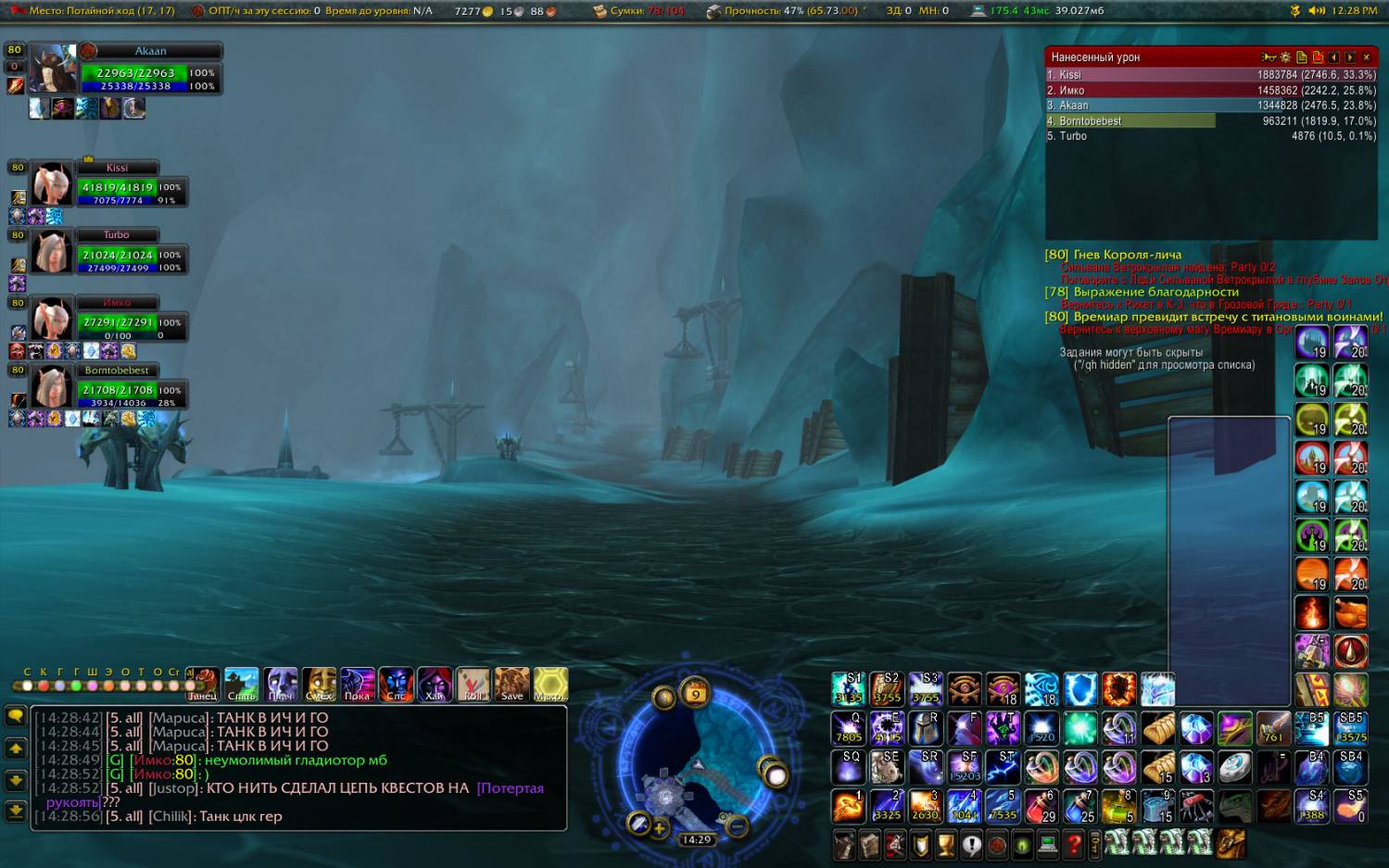Click the red hearthstone-style orange food icon
Image resolution: width=1389 pixels, height=868 pixels.
pyautogui.click(x=1350, y=612)
